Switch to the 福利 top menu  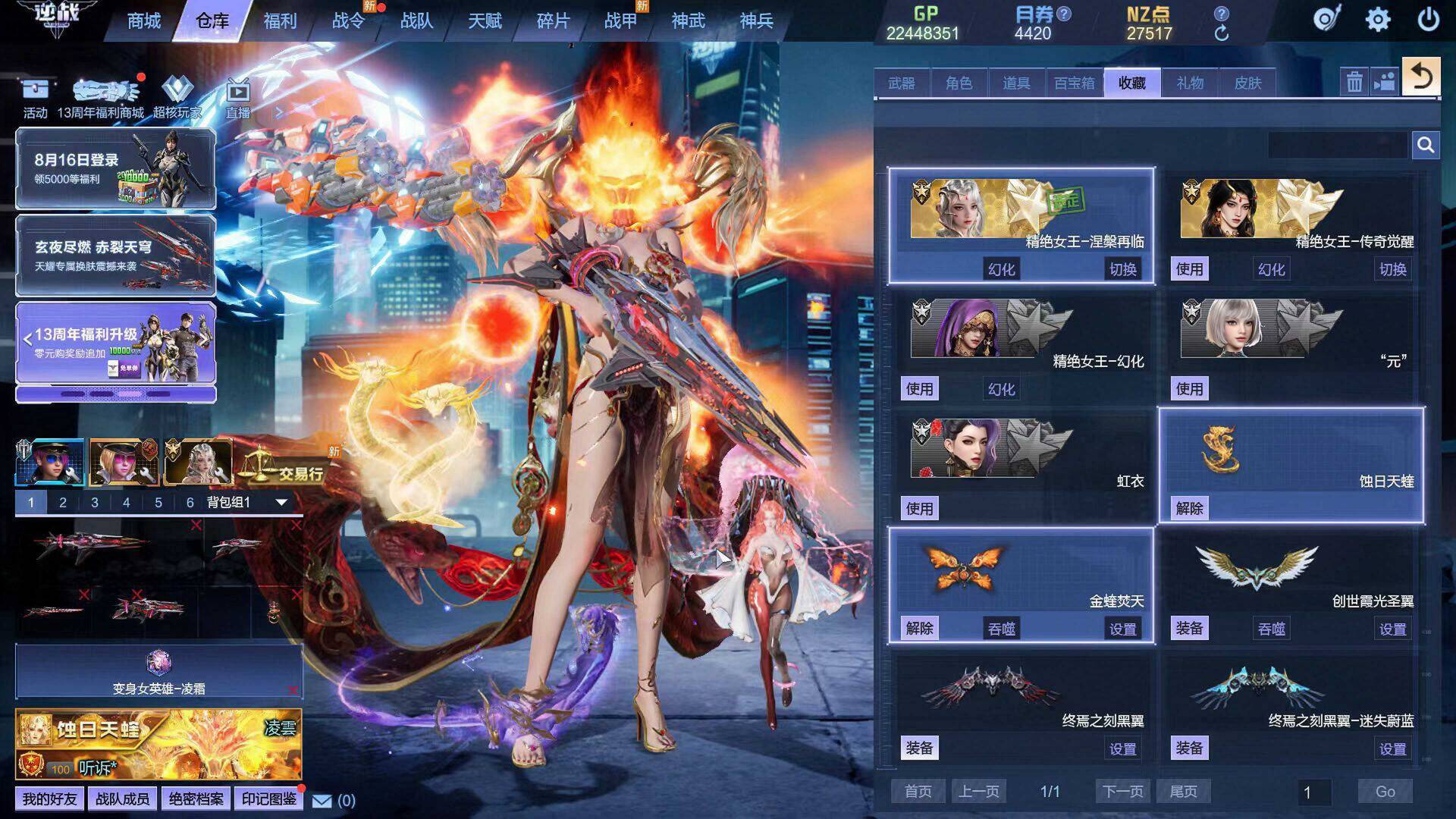[x=280, y=21]
